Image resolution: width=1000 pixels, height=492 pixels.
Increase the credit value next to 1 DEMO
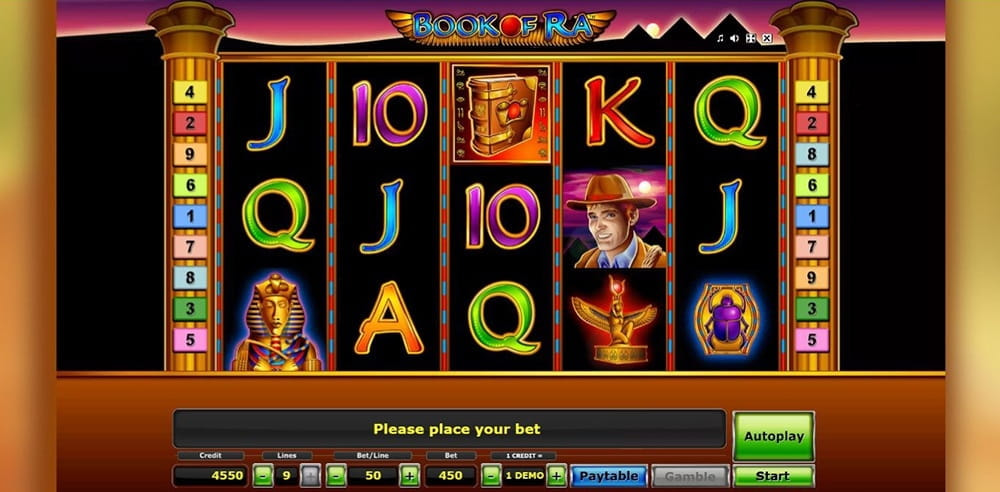coord(556,476)
